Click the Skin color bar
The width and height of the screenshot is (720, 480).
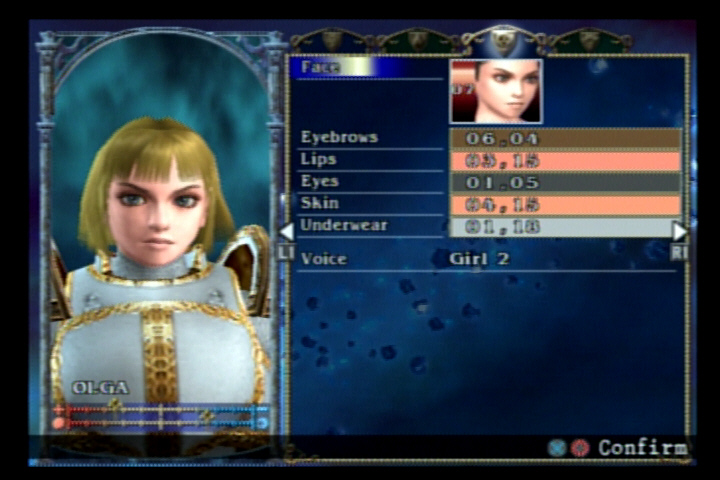pyautogui.click(x=565, y=204)
